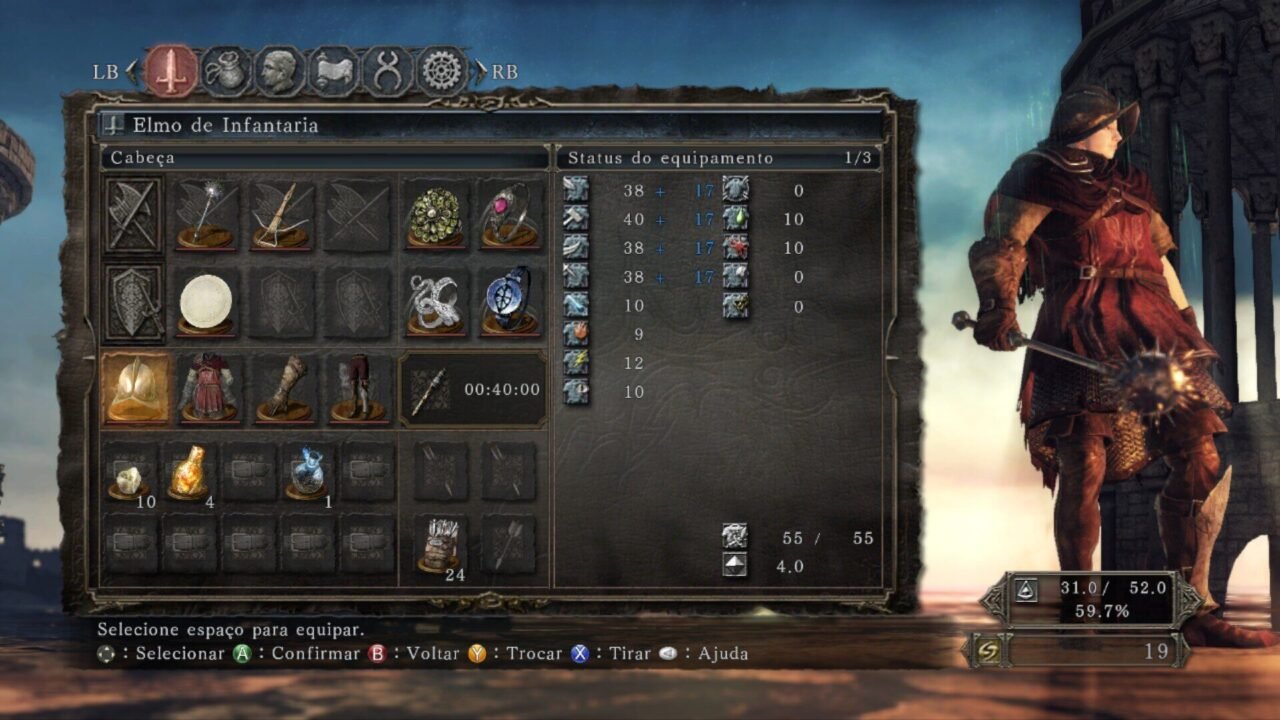This screenshot has height=720, width=1280.
Task: Select the slot showing the 00:40:00 timer
Action: (474, 389)
